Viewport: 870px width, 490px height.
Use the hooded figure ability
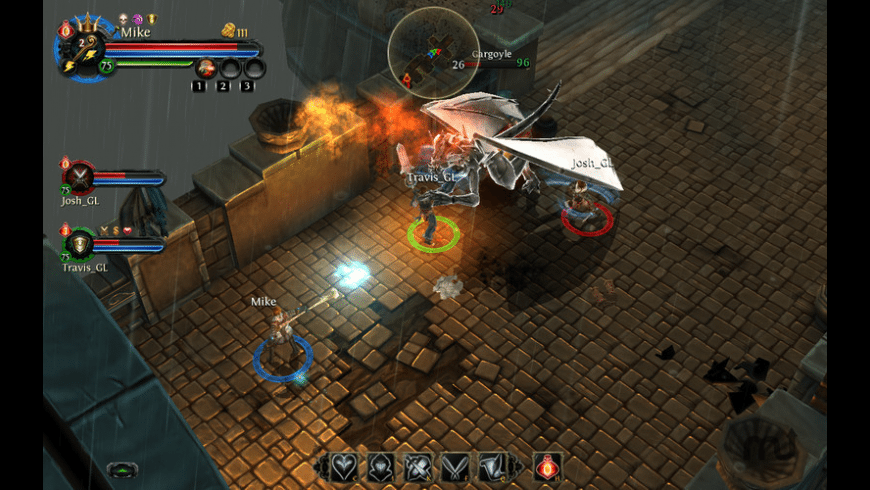pyautogui.click(x=381, y=466)
